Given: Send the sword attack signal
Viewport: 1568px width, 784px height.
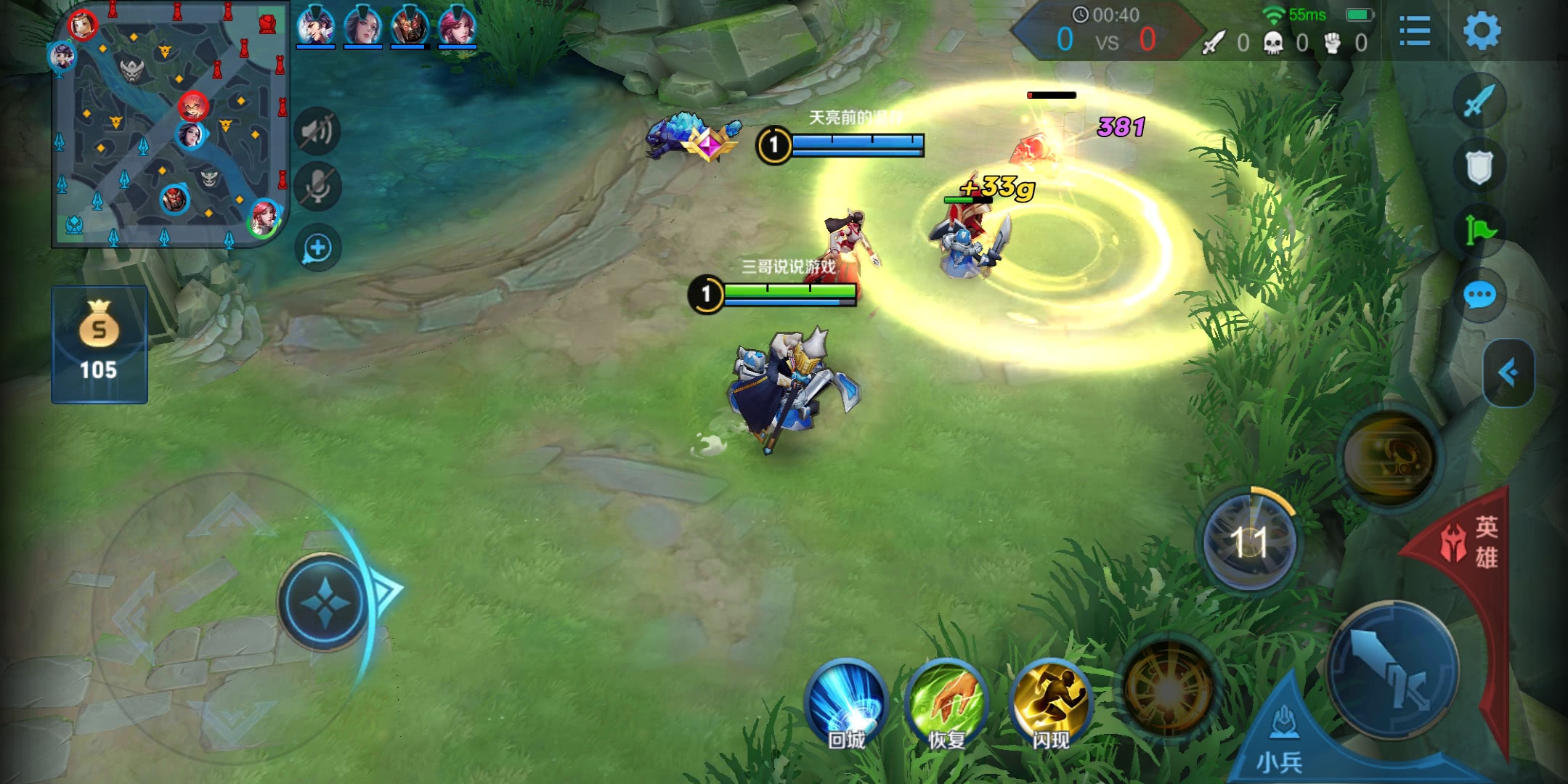Looking at the screenshot, I should pos(1479,101).
